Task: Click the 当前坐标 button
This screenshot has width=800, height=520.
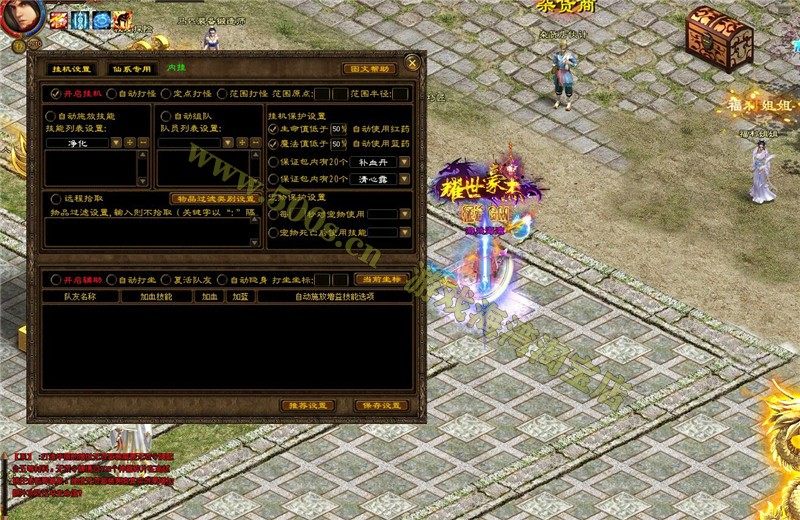Action: (x=380, y=280)
